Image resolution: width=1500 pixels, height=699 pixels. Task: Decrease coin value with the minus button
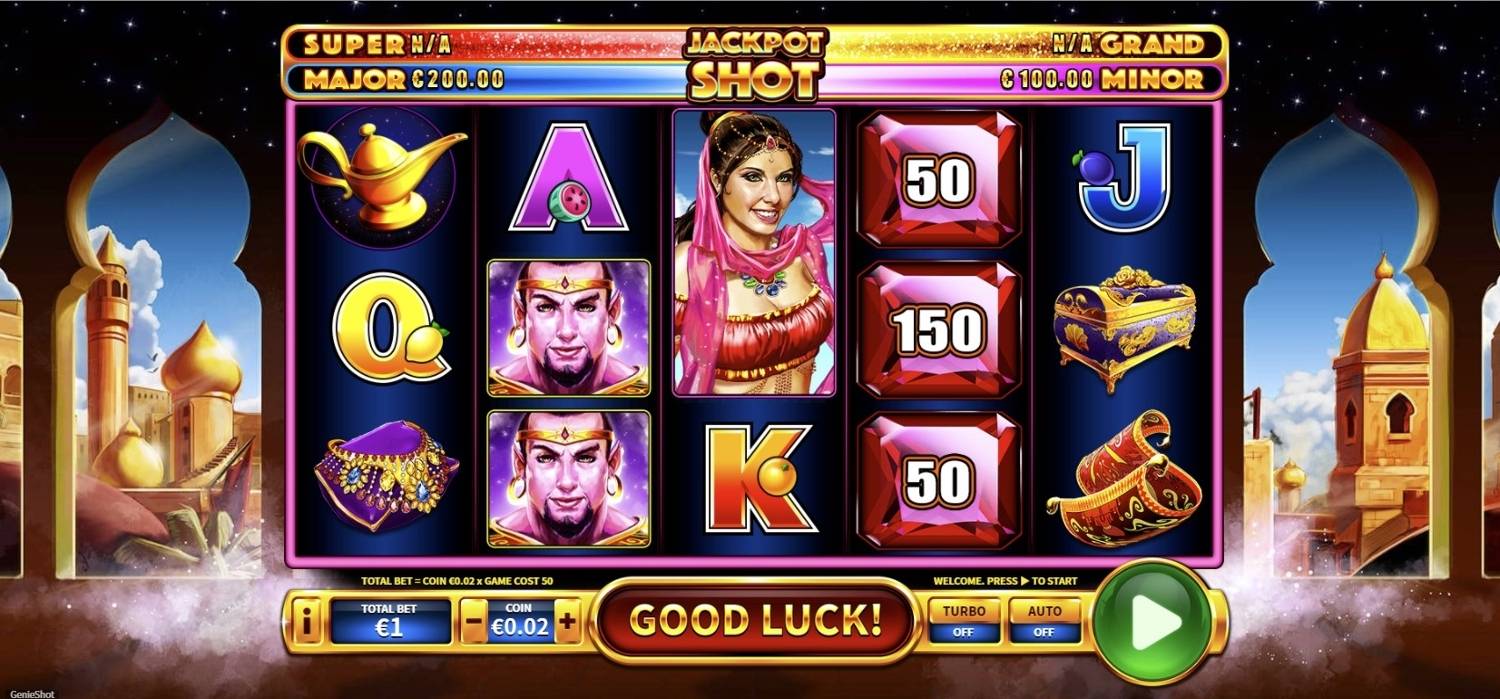[x=474, y=623]
